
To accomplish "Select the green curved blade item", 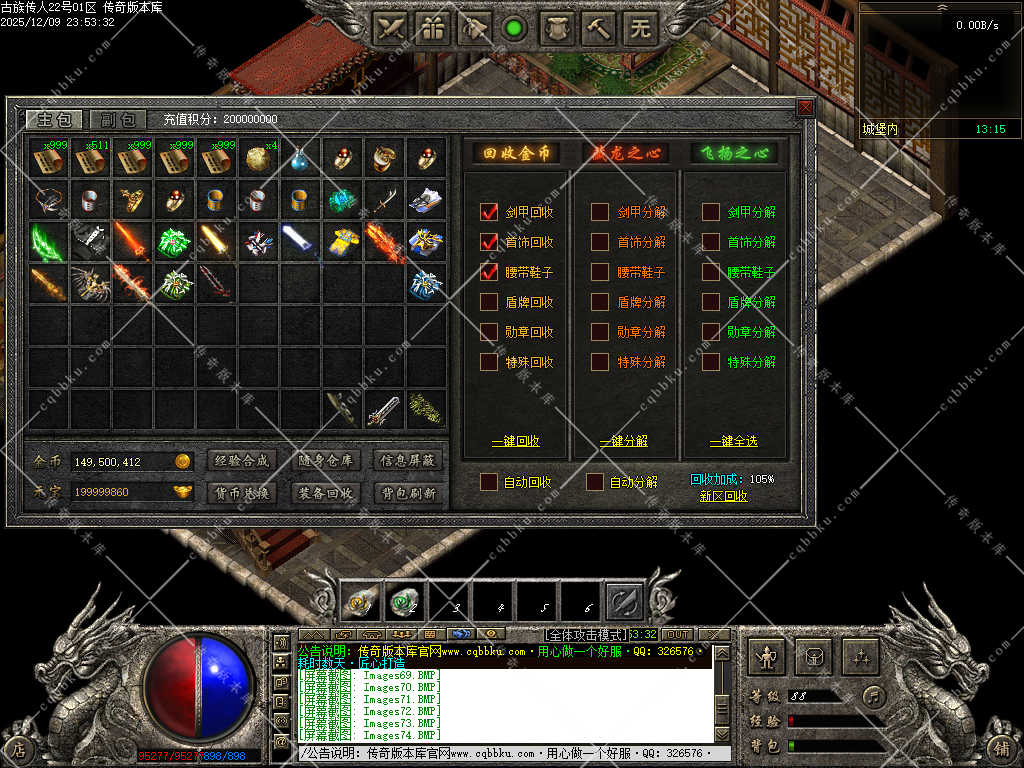I will (x=48, y=242).
